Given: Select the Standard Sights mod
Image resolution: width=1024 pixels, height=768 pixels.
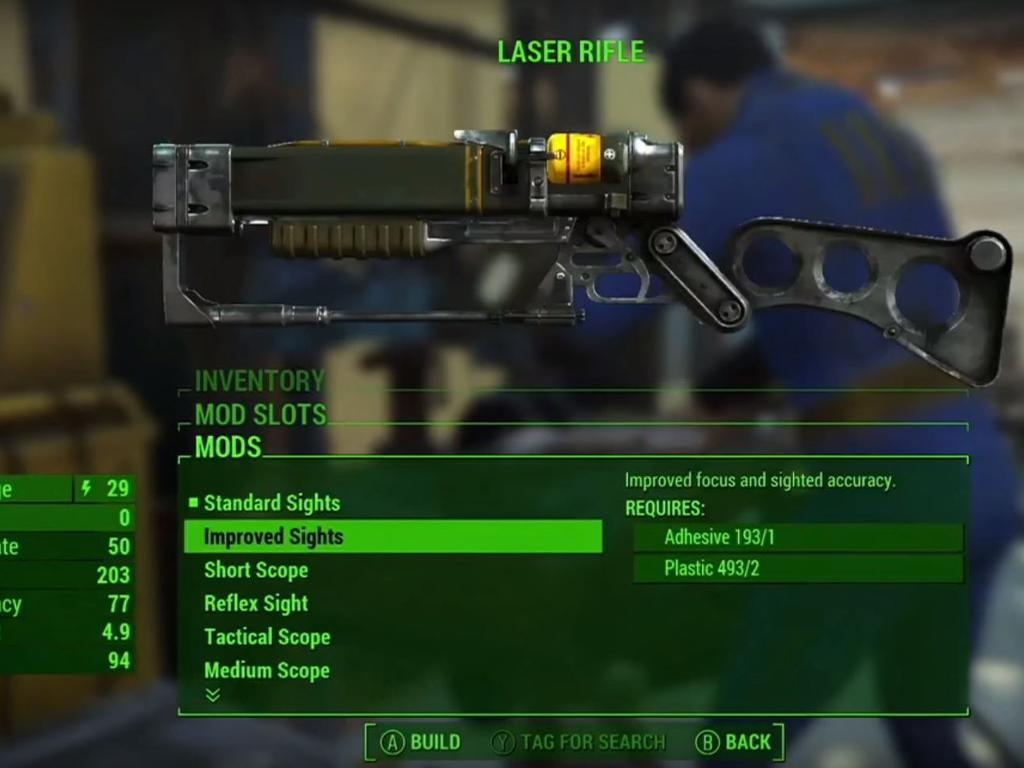Looking at the screenshot, I should 271,503.
